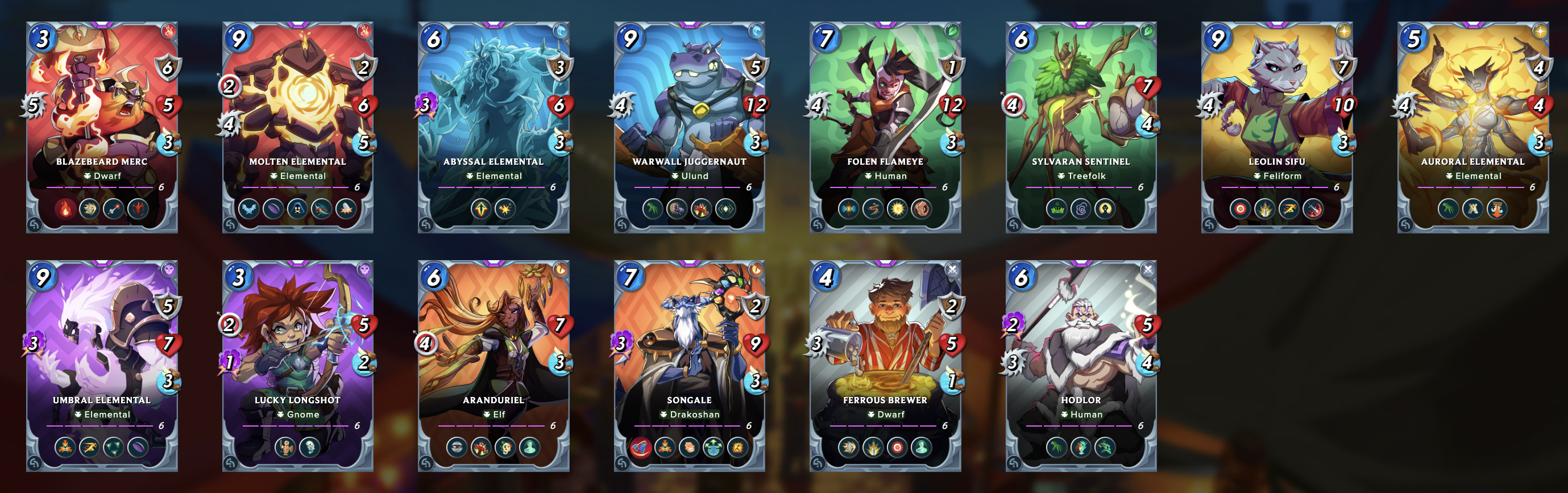Open the Ferrous Brewer card
The width and height of the screenshot is (1568, 493).
point(885,348)
